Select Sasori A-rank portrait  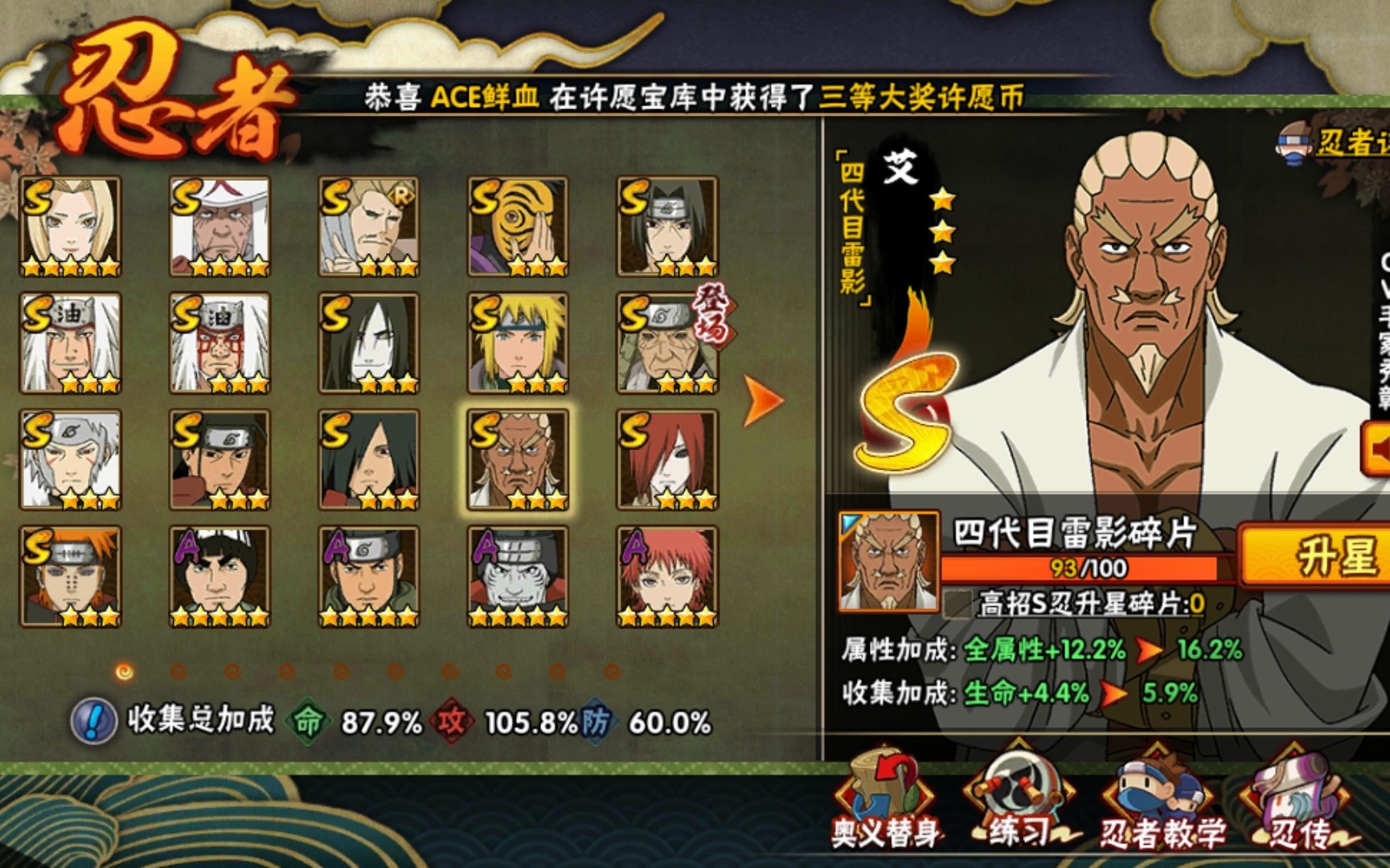click(667, 576)
